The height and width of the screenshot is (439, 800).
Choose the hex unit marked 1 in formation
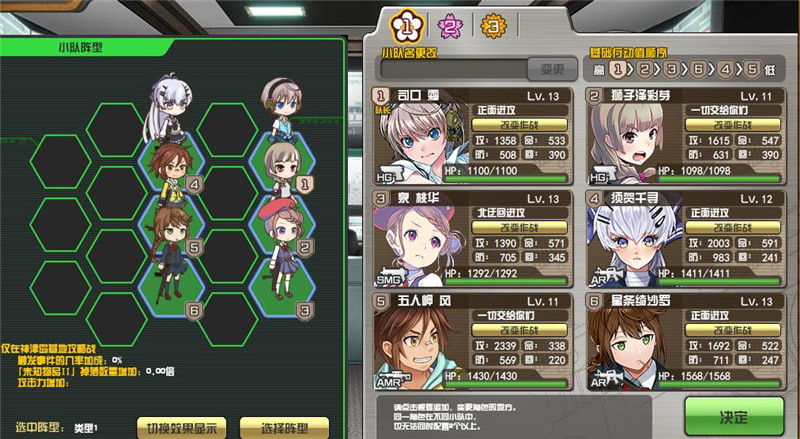point(283,160)
